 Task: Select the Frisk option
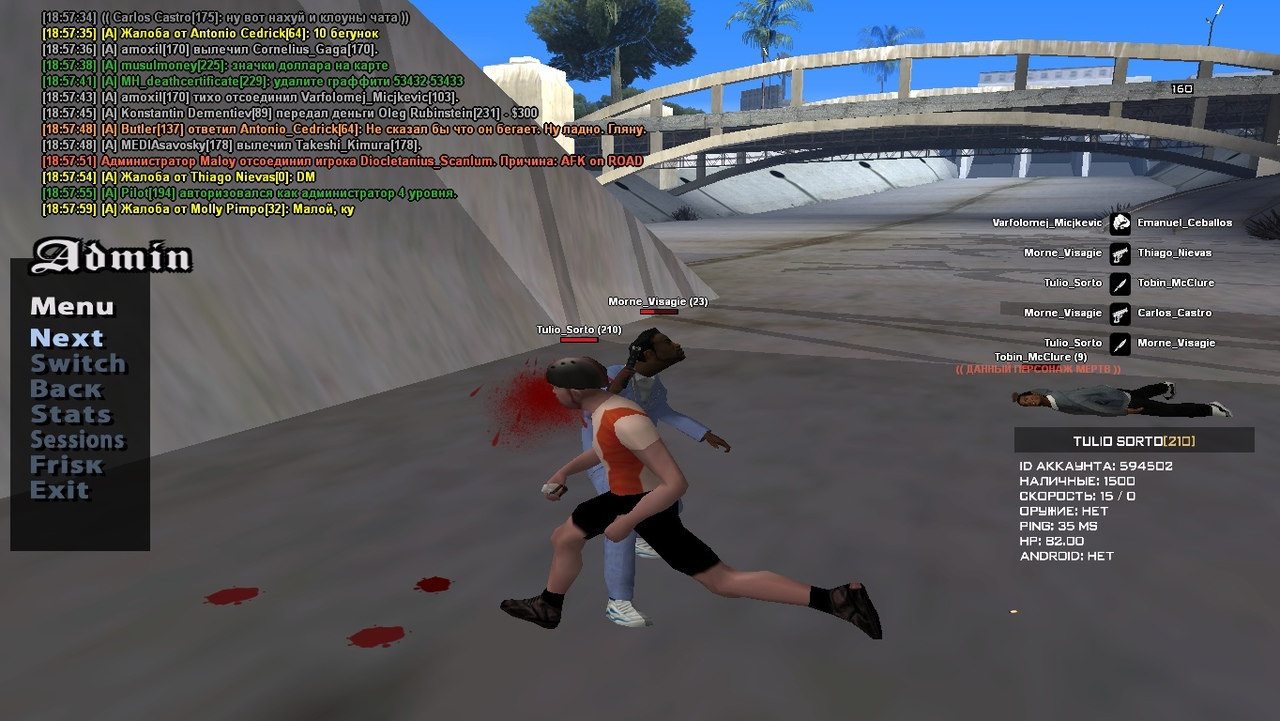(66, 465)
